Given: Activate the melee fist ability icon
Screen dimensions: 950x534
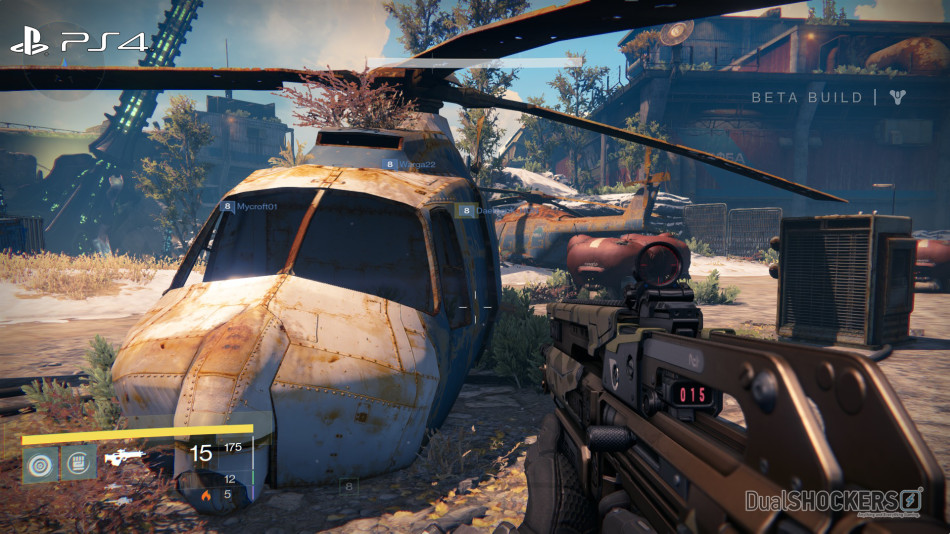Looking at the screenshot, I should point(79,462).
